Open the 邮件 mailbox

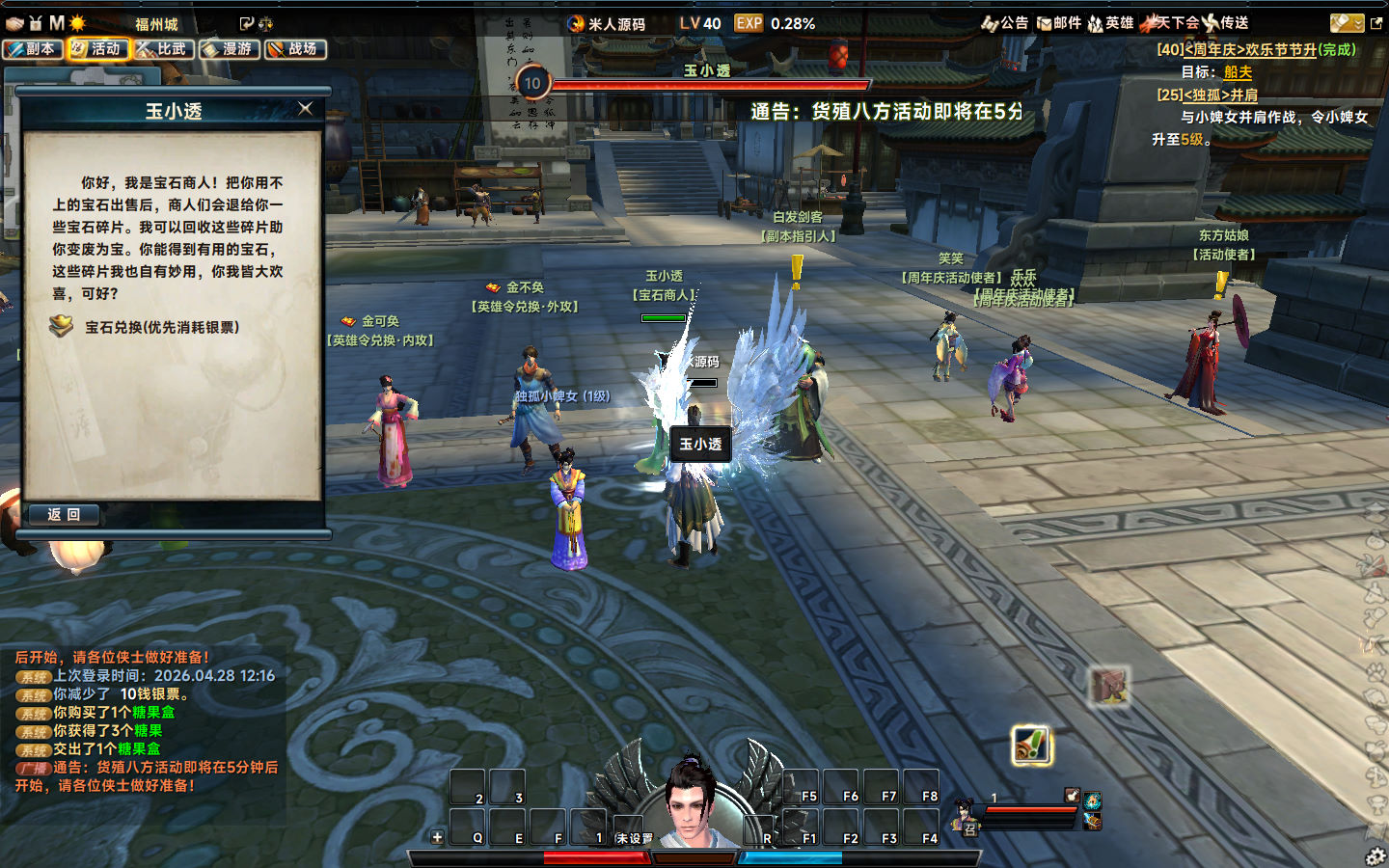pyautogui.click(x=1059, y=23)
